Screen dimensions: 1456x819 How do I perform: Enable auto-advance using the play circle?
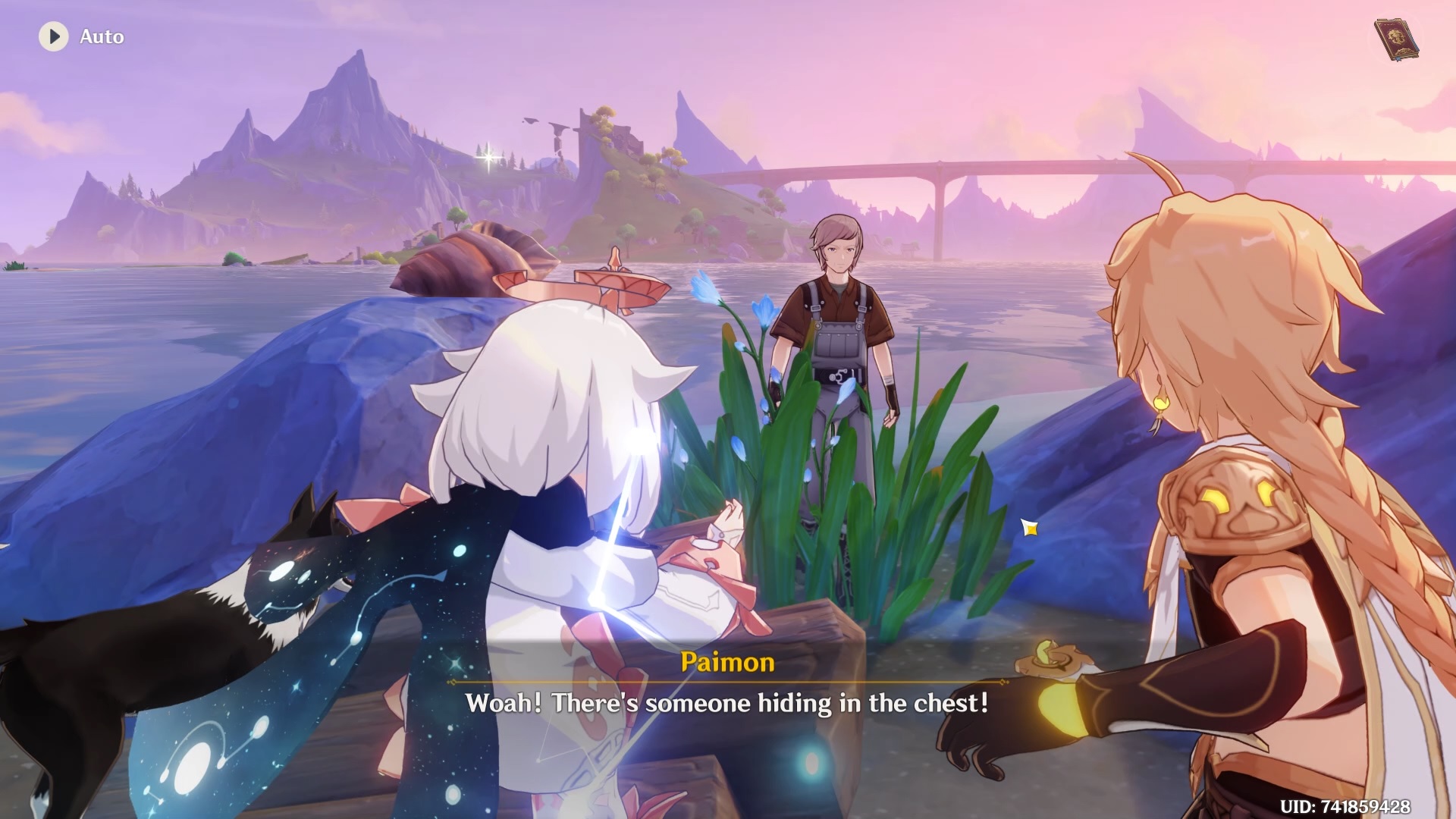tap(53, 36)
